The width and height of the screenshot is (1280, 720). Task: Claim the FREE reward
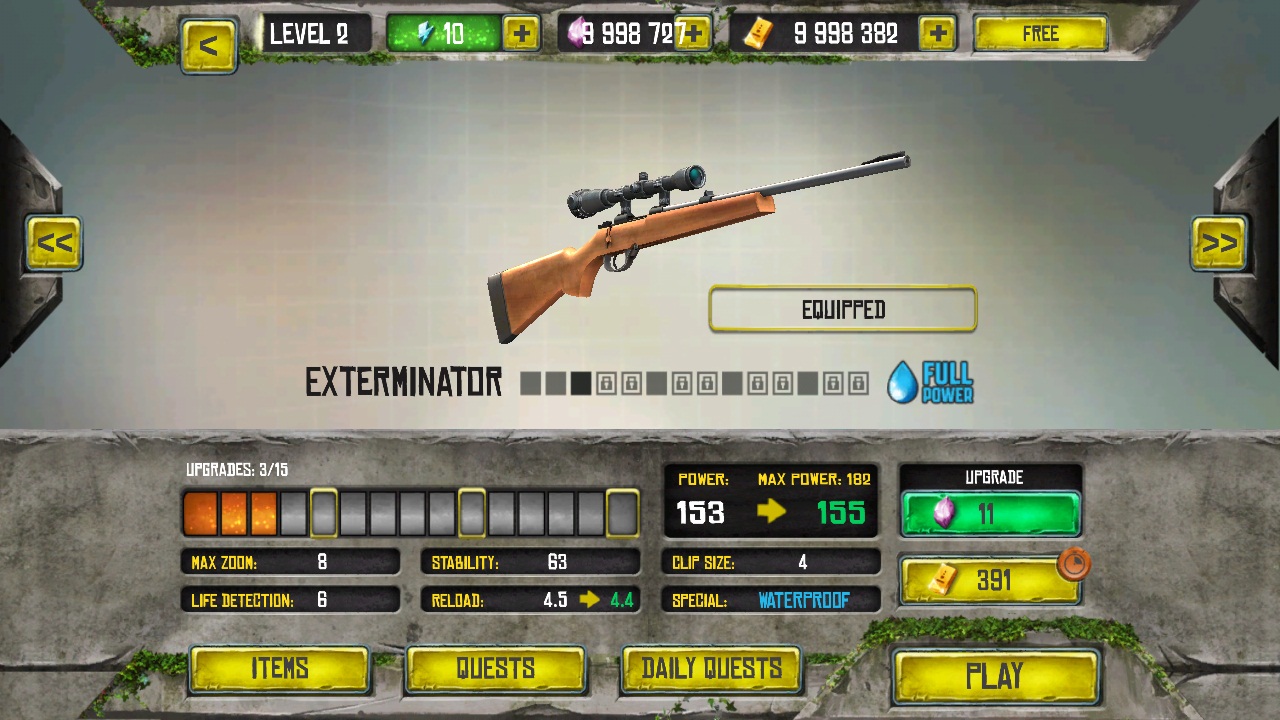(x=1041, y=33)
